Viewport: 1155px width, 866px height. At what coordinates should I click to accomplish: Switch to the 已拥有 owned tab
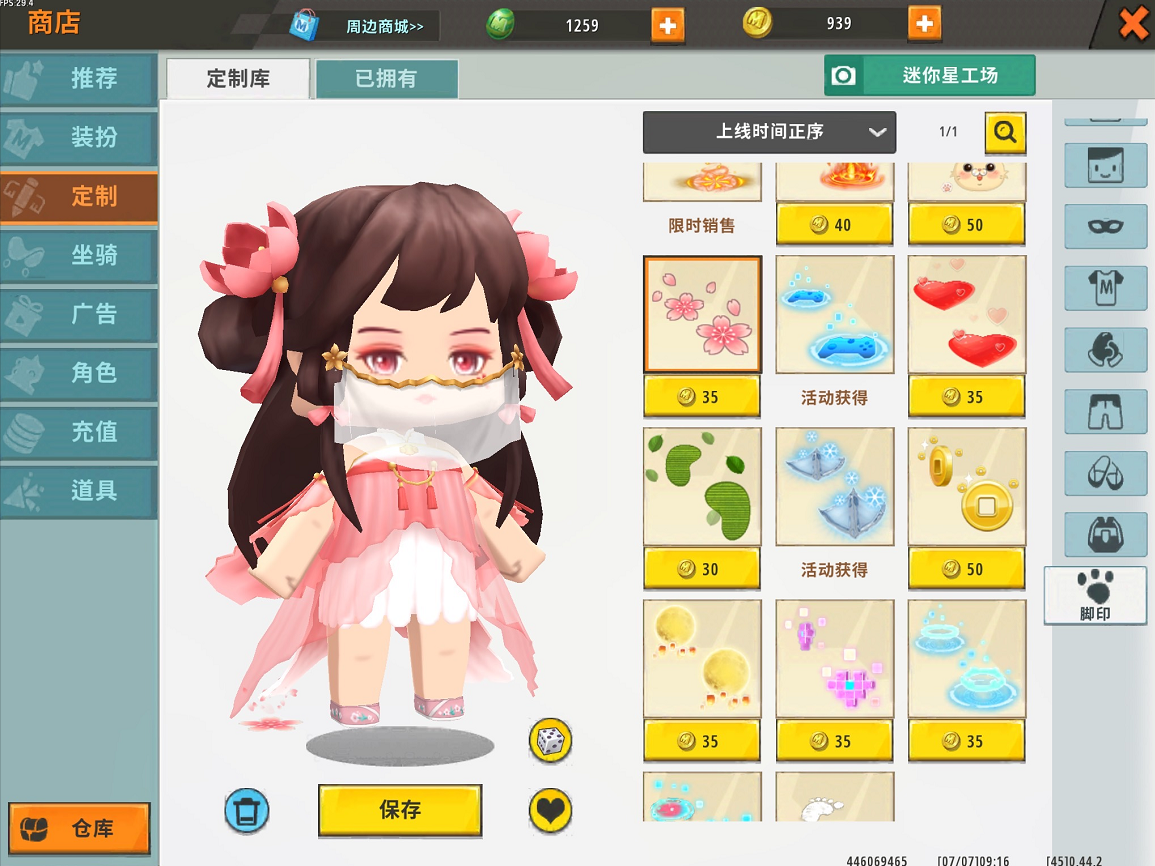[386, 79]
